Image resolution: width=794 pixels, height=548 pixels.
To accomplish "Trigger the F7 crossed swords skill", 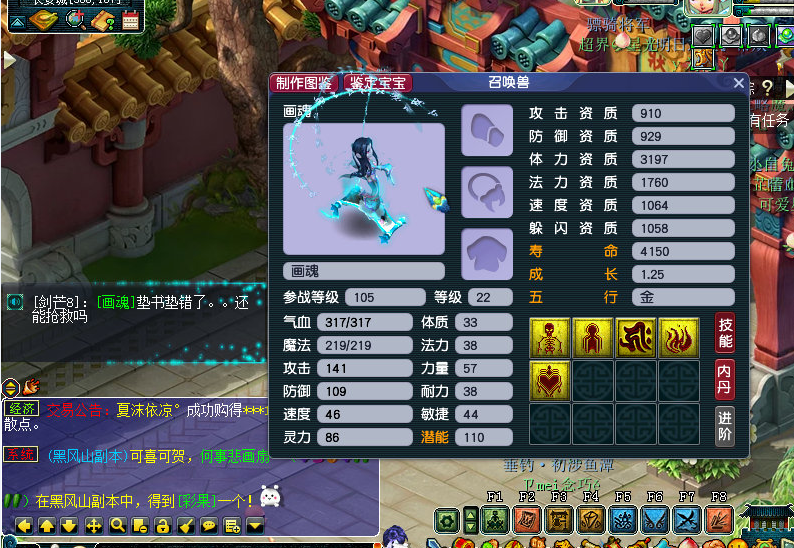I will click(687, 519).
